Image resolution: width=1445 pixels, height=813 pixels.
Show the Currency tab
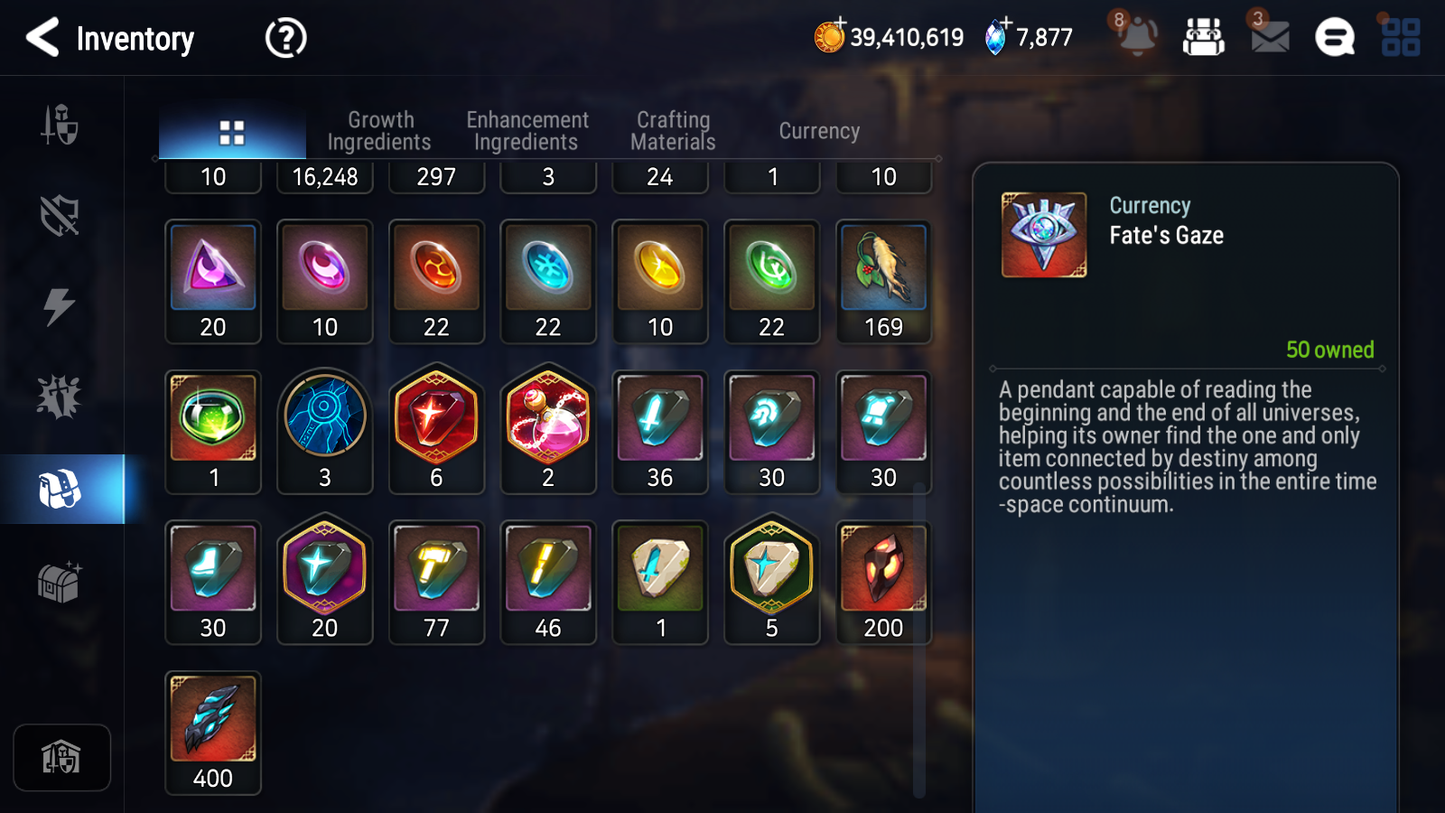(x=819, y=131)
